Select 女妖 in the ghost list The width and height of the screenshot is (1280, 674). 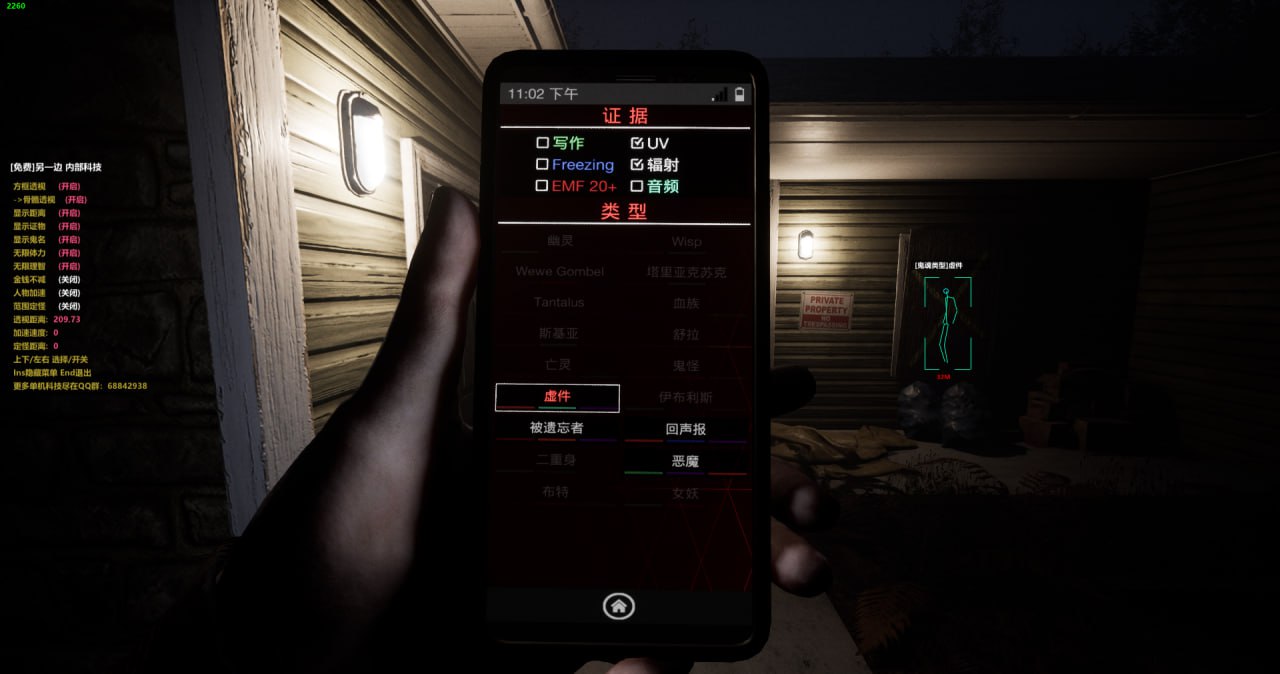point(686,493)
